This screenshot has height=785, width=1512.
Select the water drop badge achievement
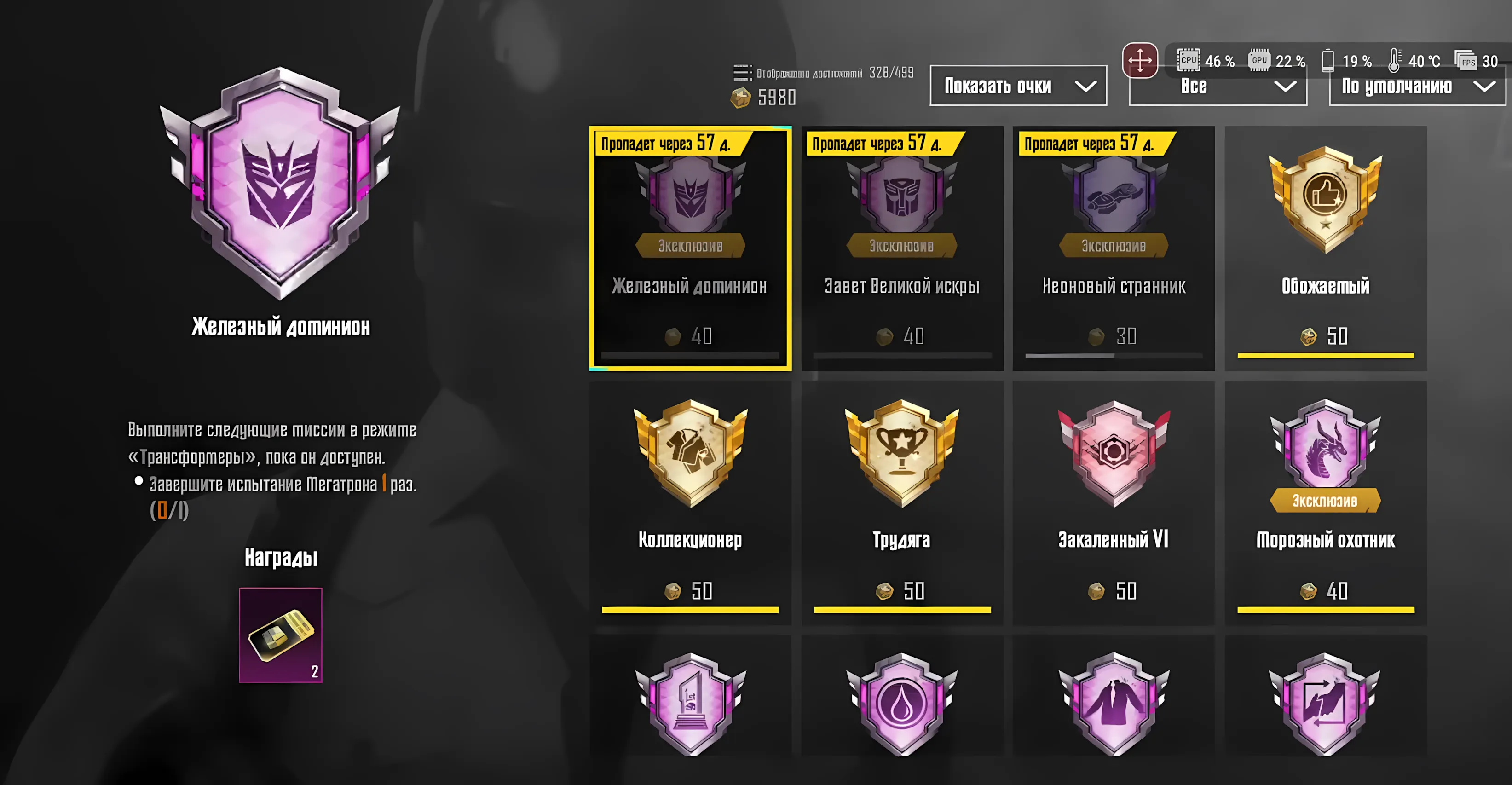[x=901, y=704]
